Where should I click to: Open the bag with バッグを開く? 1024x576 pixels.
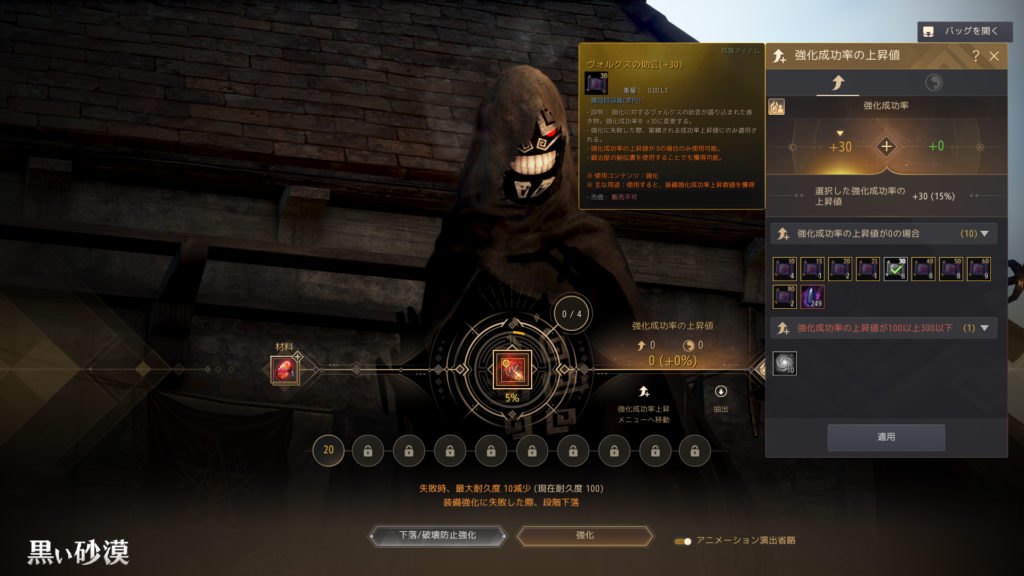[x=957, y=32]
